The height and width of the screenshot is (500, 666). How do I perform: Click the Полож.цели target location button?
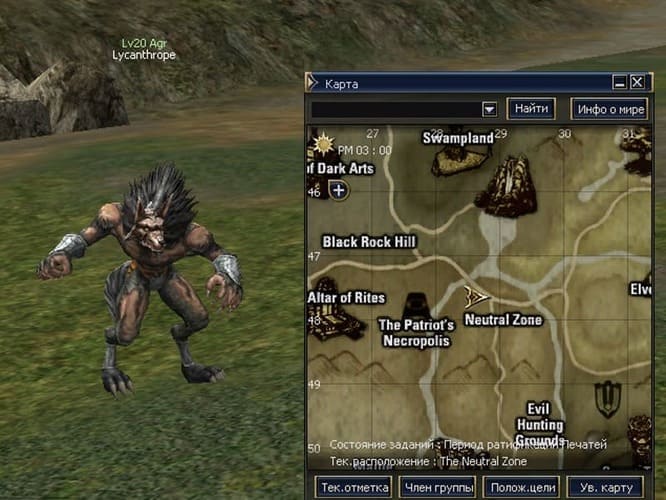pos(520,488)
